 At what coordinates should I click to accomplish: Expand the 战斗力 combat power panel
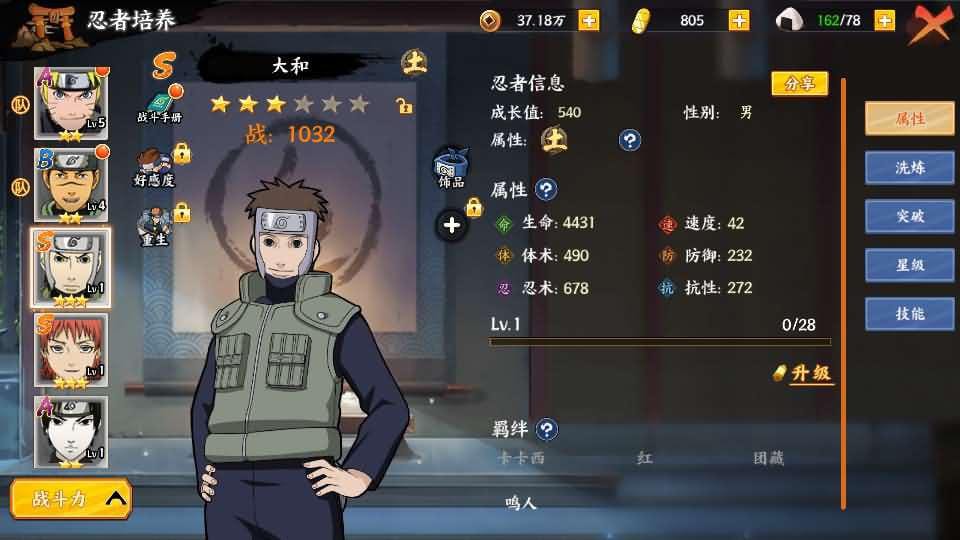coord(71,499)
